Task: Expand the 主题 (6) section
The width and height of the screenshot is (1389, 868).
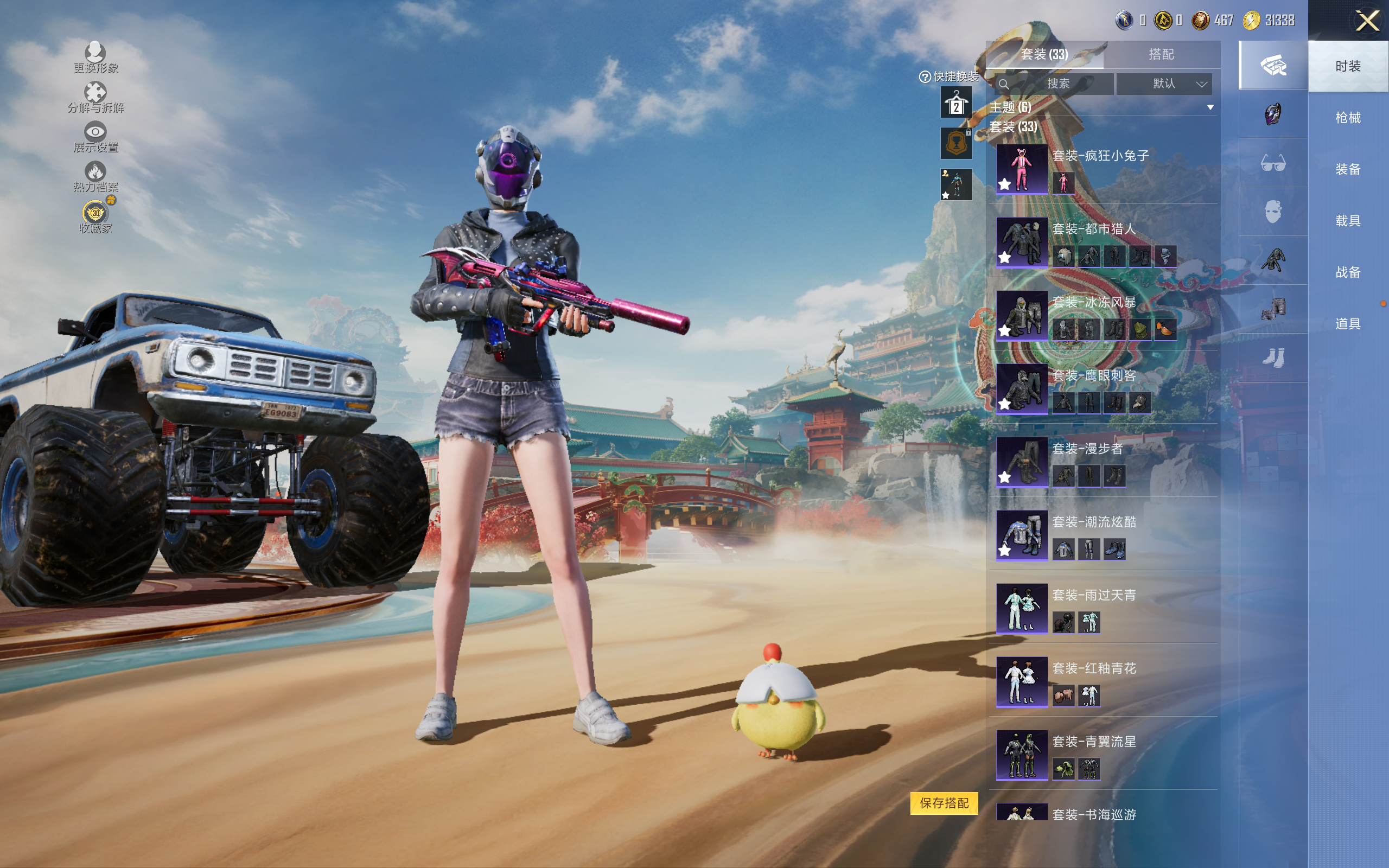Action: 1210,107
